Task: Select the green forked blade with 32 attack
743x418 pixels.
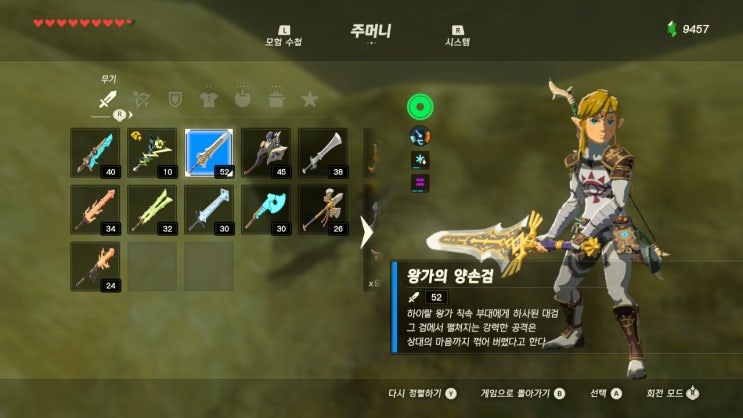Action: (x=152, y=209)
